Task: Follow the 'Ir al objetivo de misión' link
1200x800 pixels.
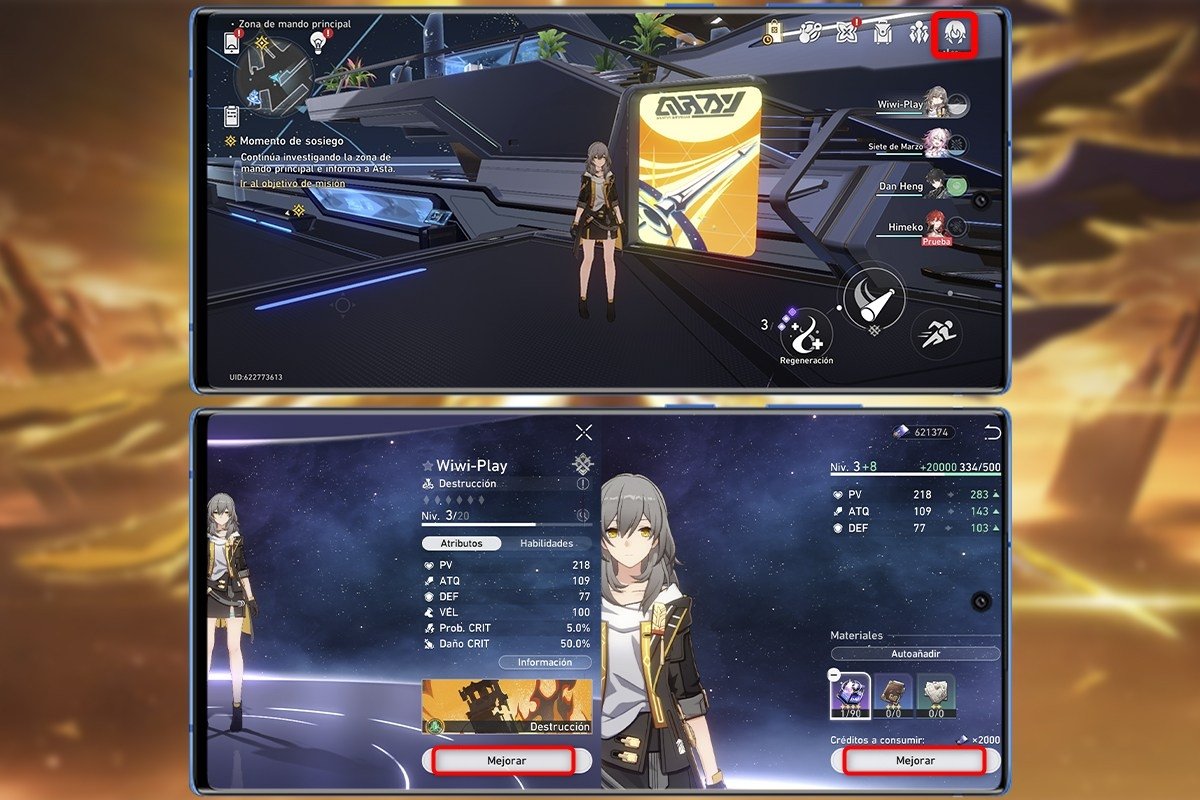Action: click(292, 184)
